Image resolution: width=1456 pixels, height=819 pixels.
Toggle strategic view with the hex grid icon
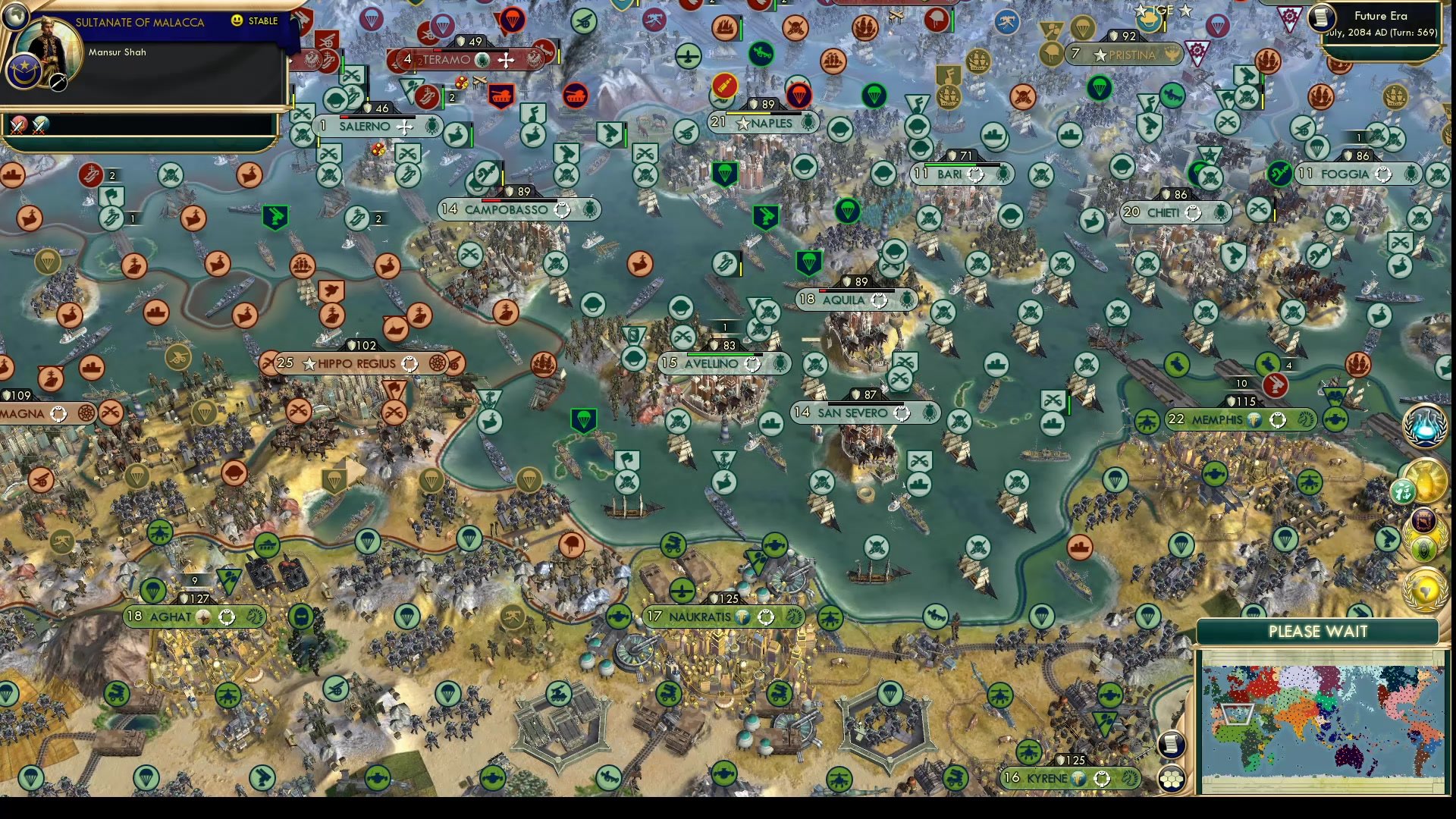[x=1171, y=779]
